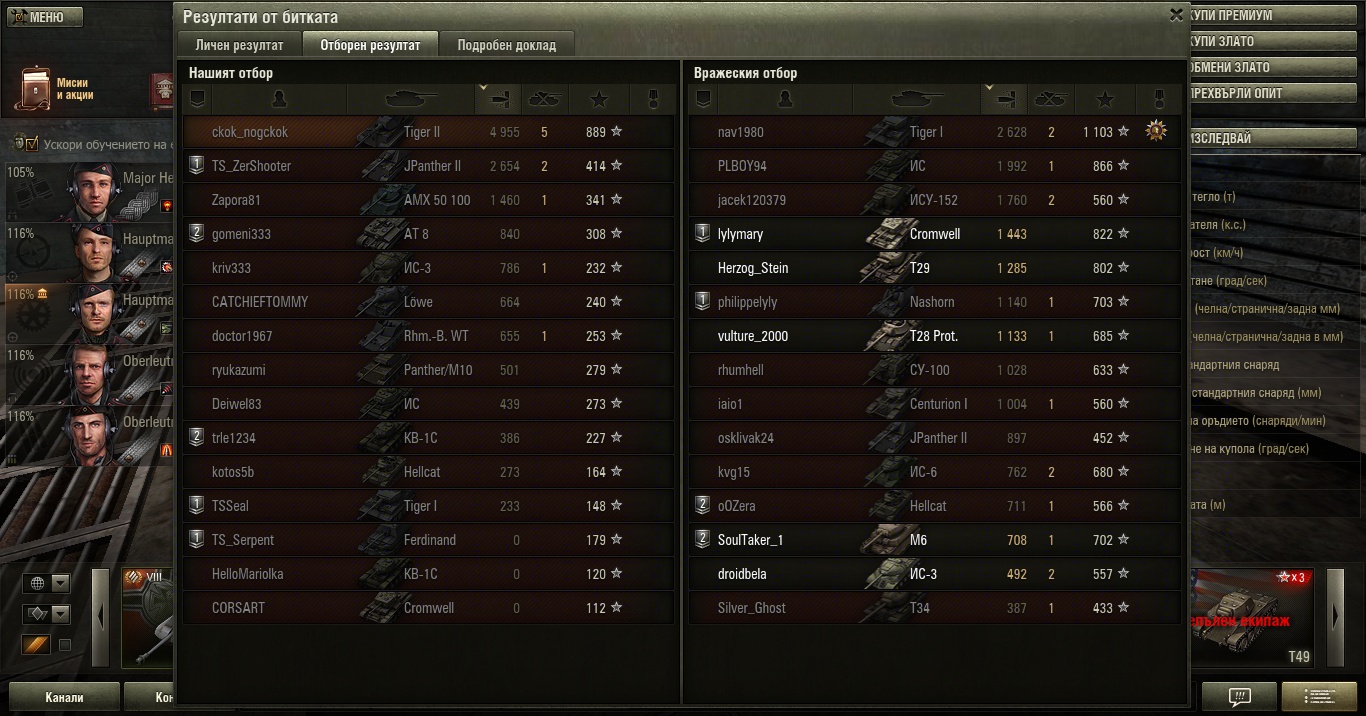Sort our team by experience star column
Image resolution: width=1366 pixels, height=716 pixels.
[x=598, y=99]
